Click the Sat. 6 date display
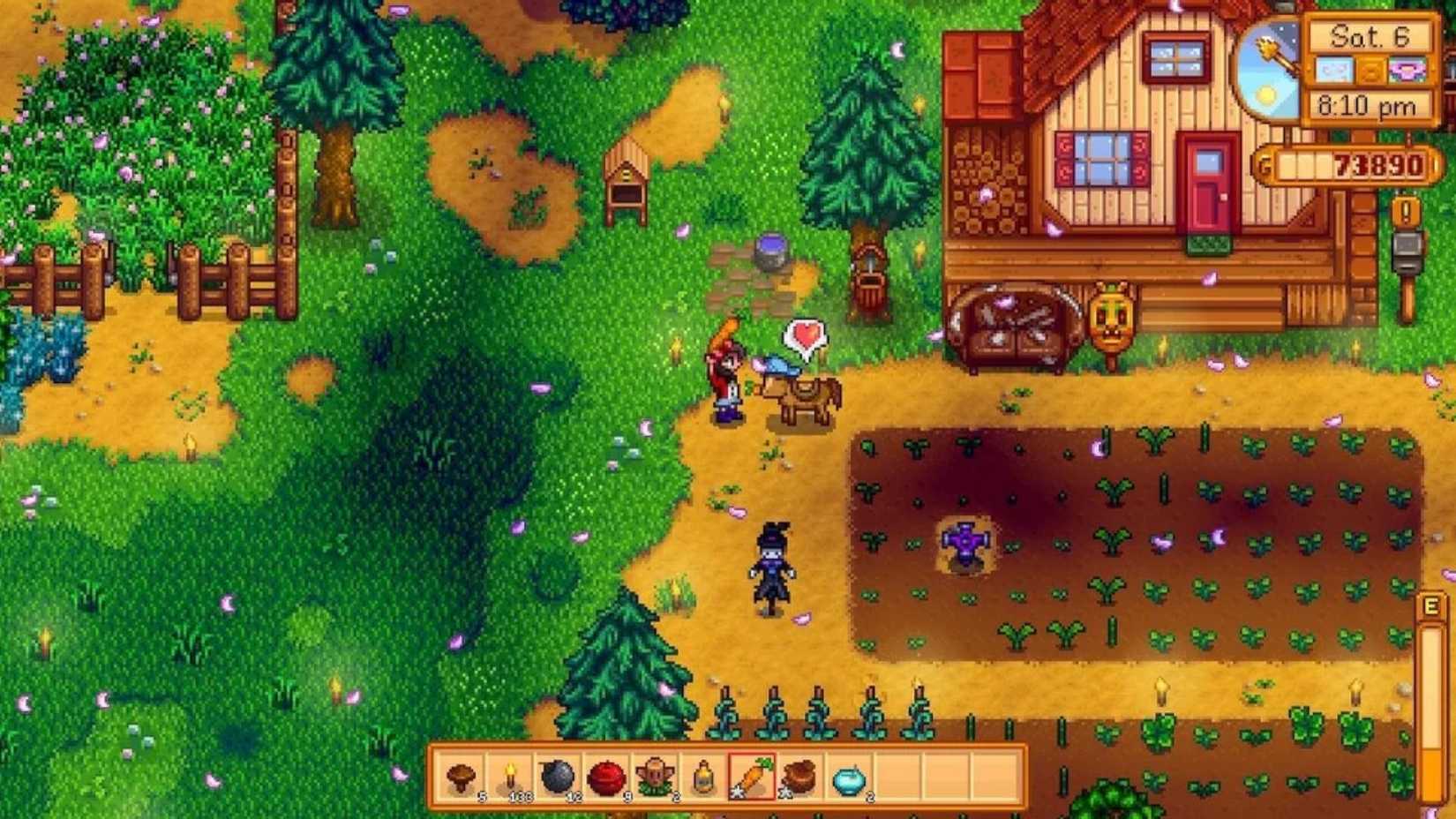This screenshot has height=819, width=1456. pyautogui.click(x=1370, y=37)
